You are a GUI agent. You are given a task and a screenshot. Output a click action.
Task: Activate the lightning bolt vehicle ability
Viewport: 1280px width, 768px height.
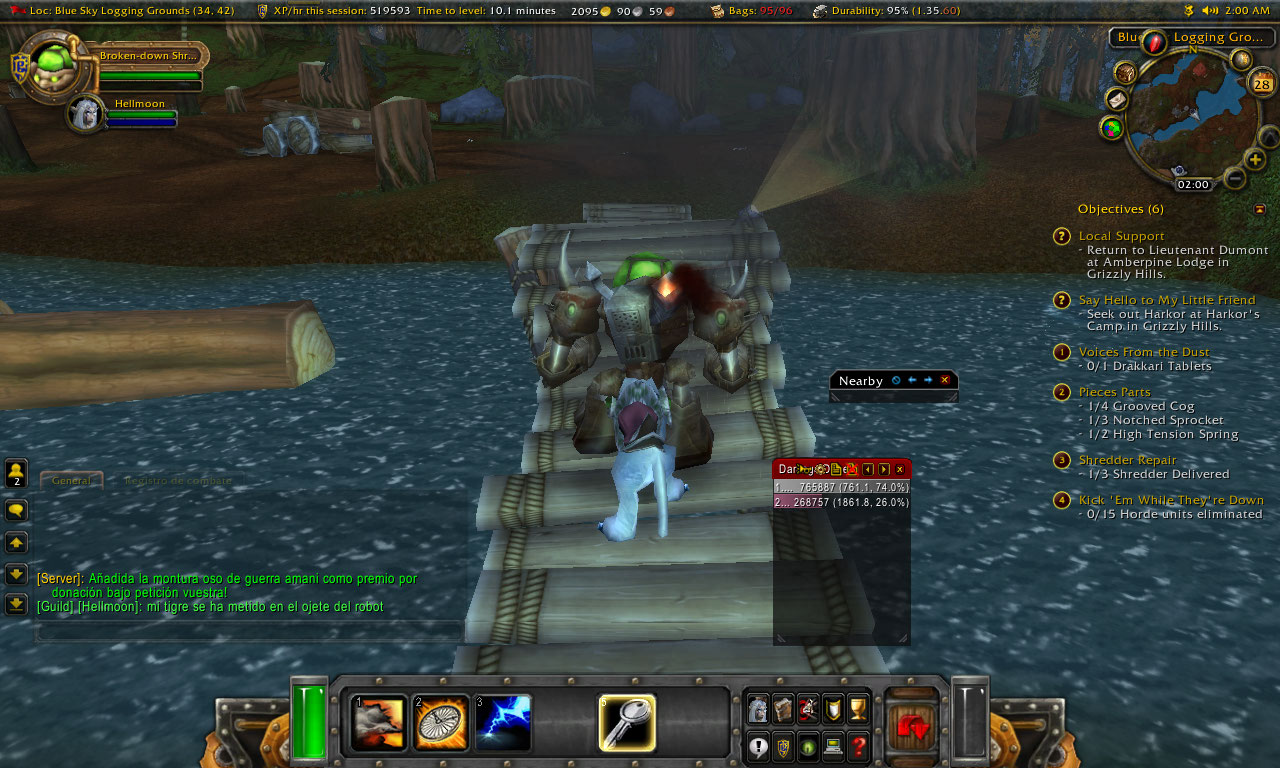pos(503,723)
